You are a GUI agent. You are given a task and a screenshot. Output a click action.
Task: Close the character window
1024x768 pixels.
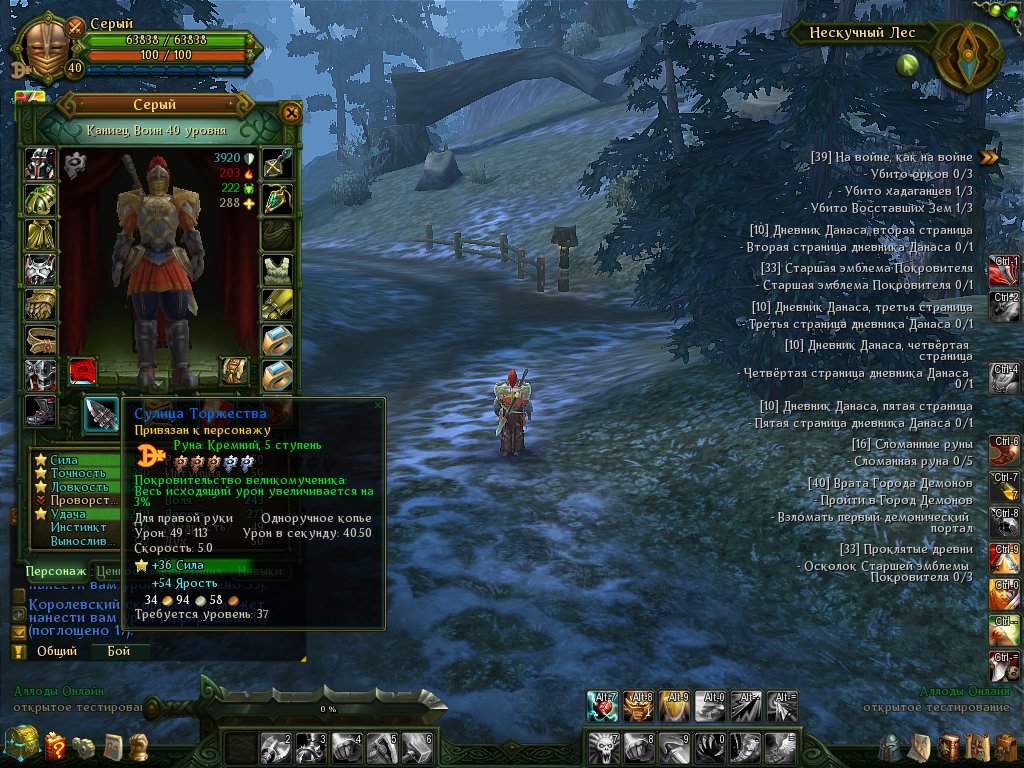coord(291,113)
